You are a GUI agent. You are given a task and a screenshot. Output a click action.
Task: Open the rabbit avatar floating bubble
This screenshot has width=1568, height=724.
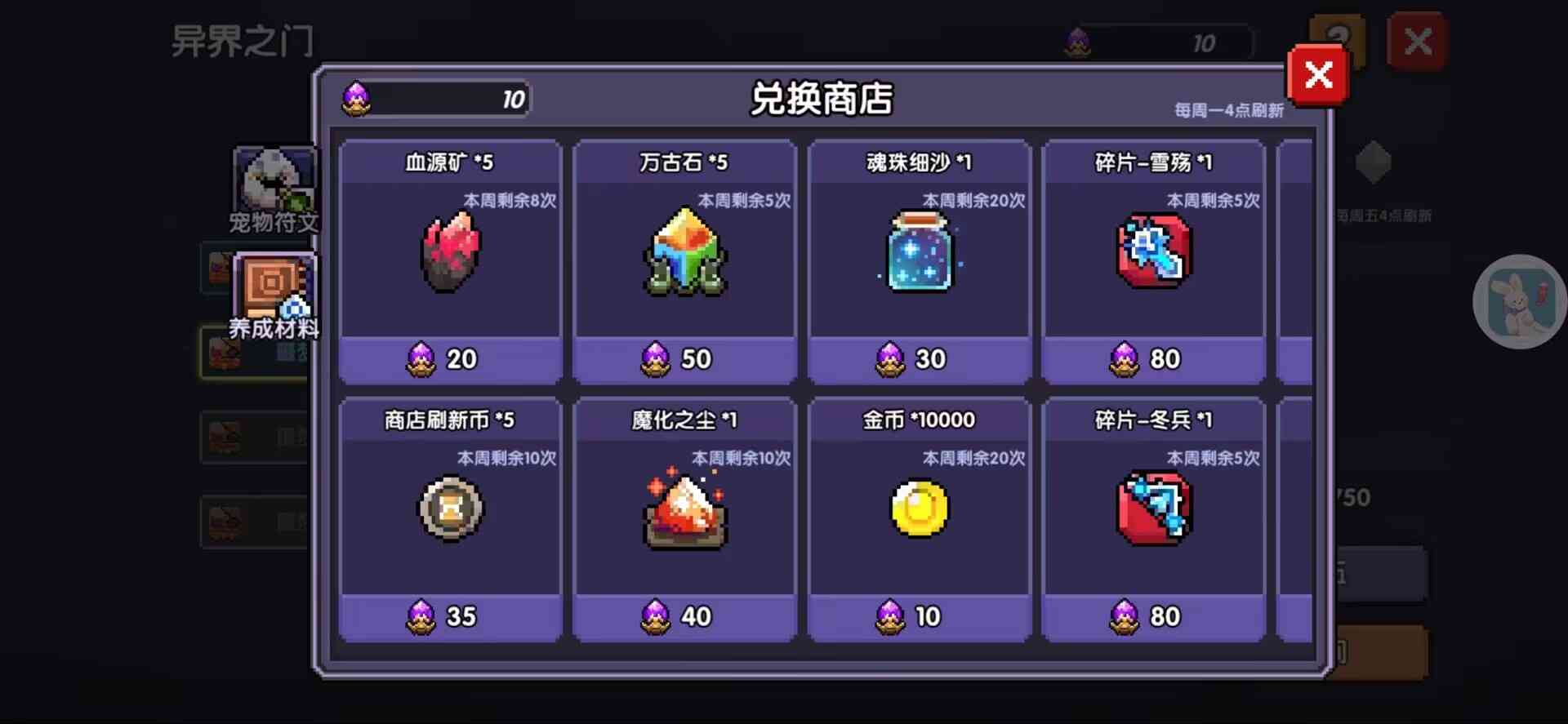pyautogui.click(x=1517, y=302)
